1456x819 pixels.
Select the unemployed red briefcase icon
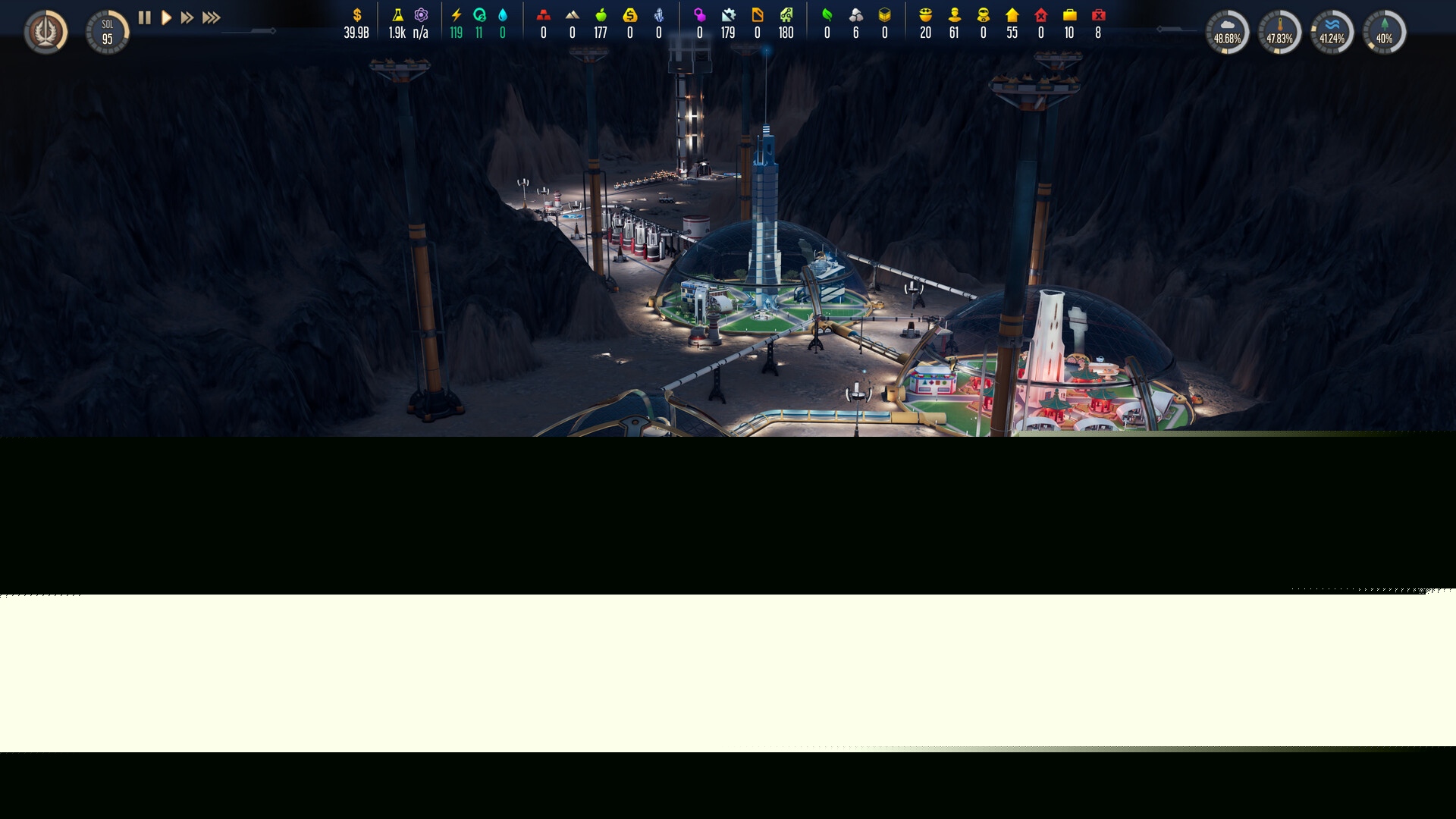[1098, 15]
